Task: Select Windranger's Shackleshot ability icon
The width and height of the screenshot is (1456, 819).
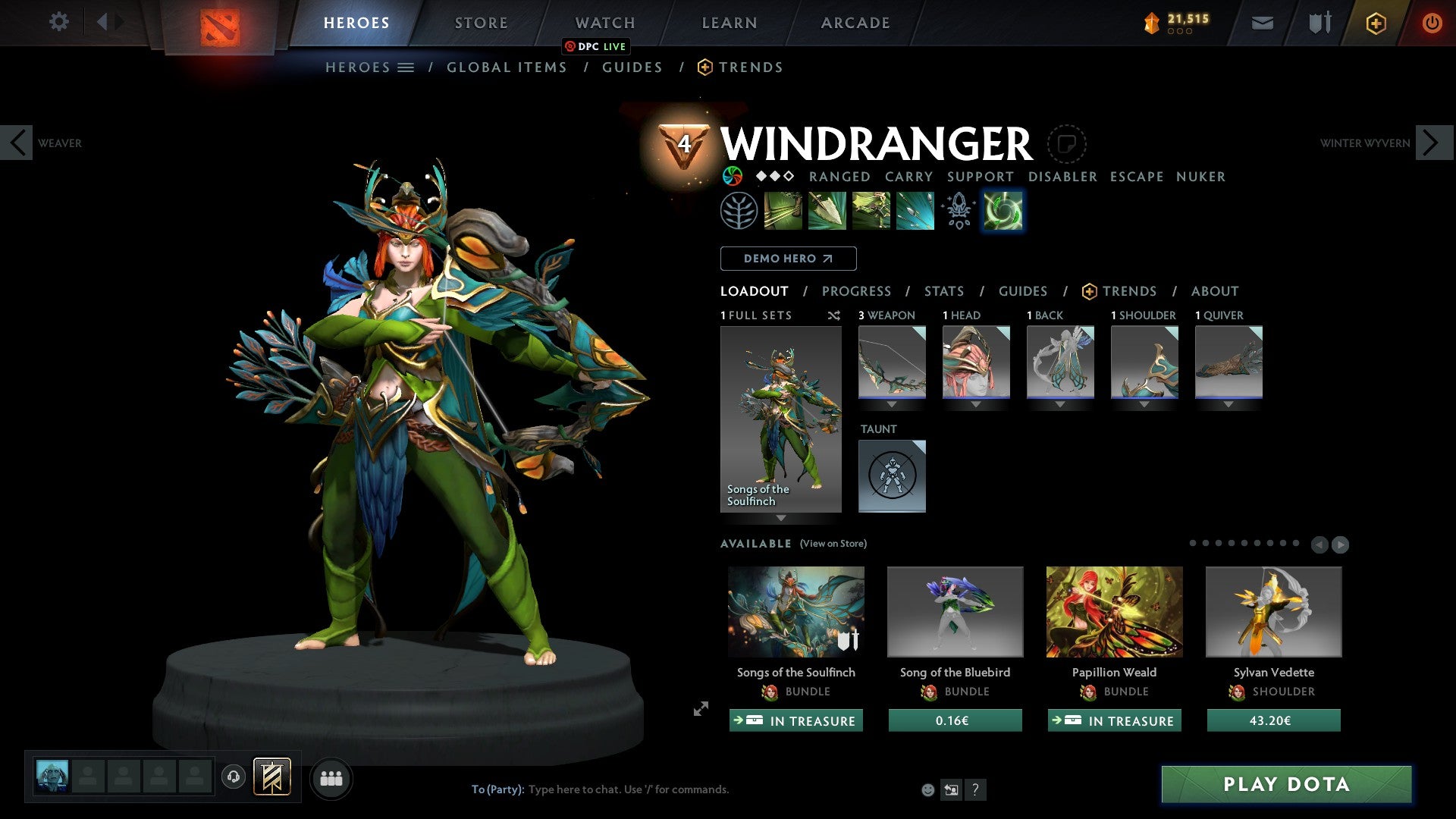Action: [x=781, y=211]
